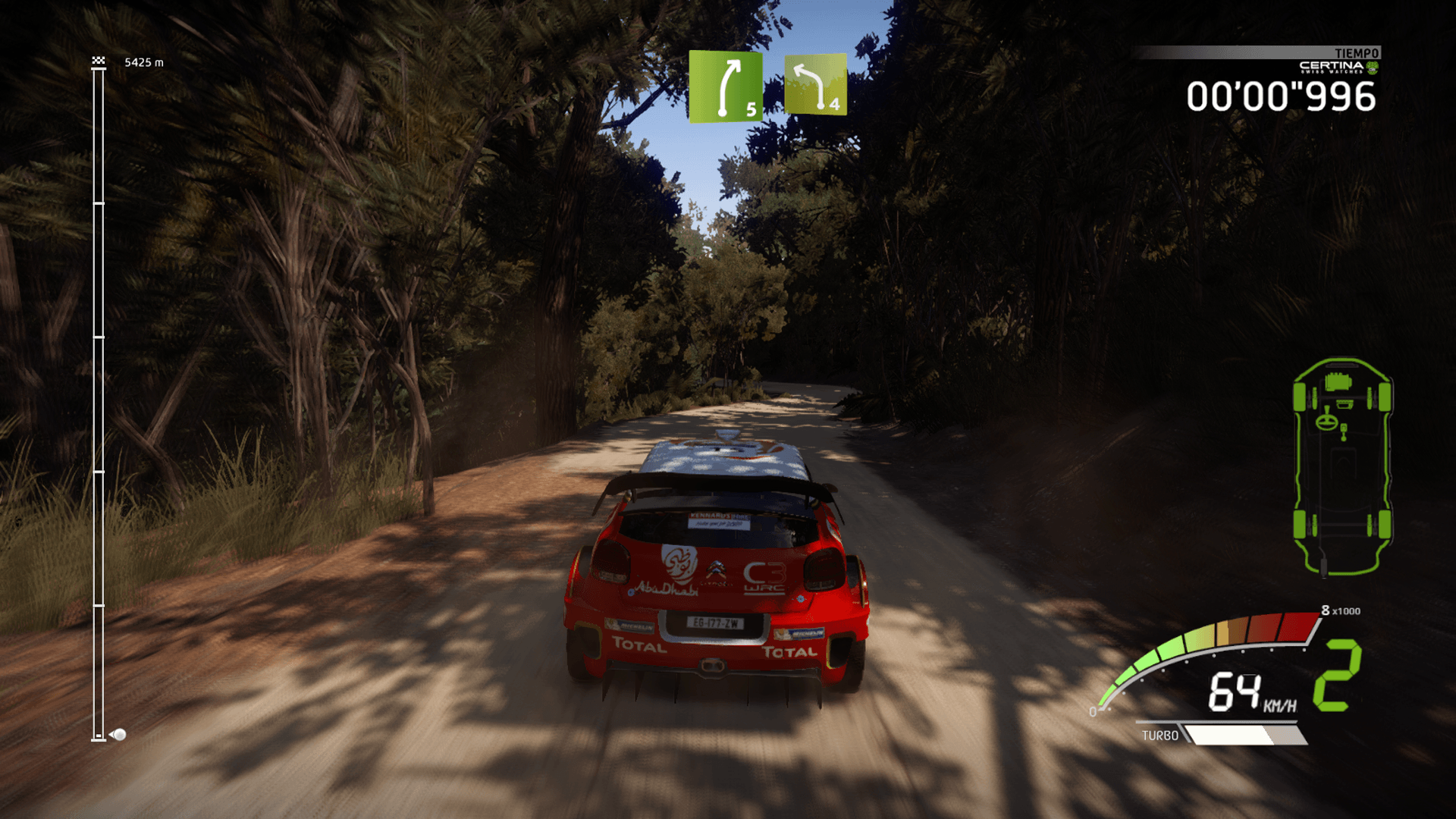Image resolution: width=1456 pixels, height=819 pixels.
Task: Click the left 4 pace note icon
Action: click(815, 84)
